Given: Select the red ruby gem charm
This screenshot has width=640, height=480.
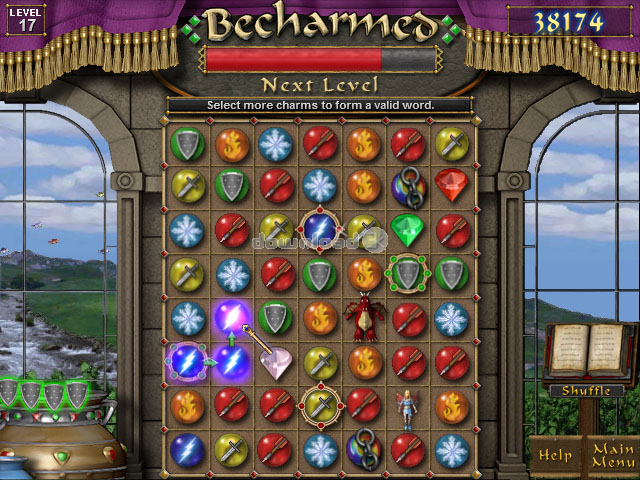Looking at the screenshot, I should [x=452, y=185].
